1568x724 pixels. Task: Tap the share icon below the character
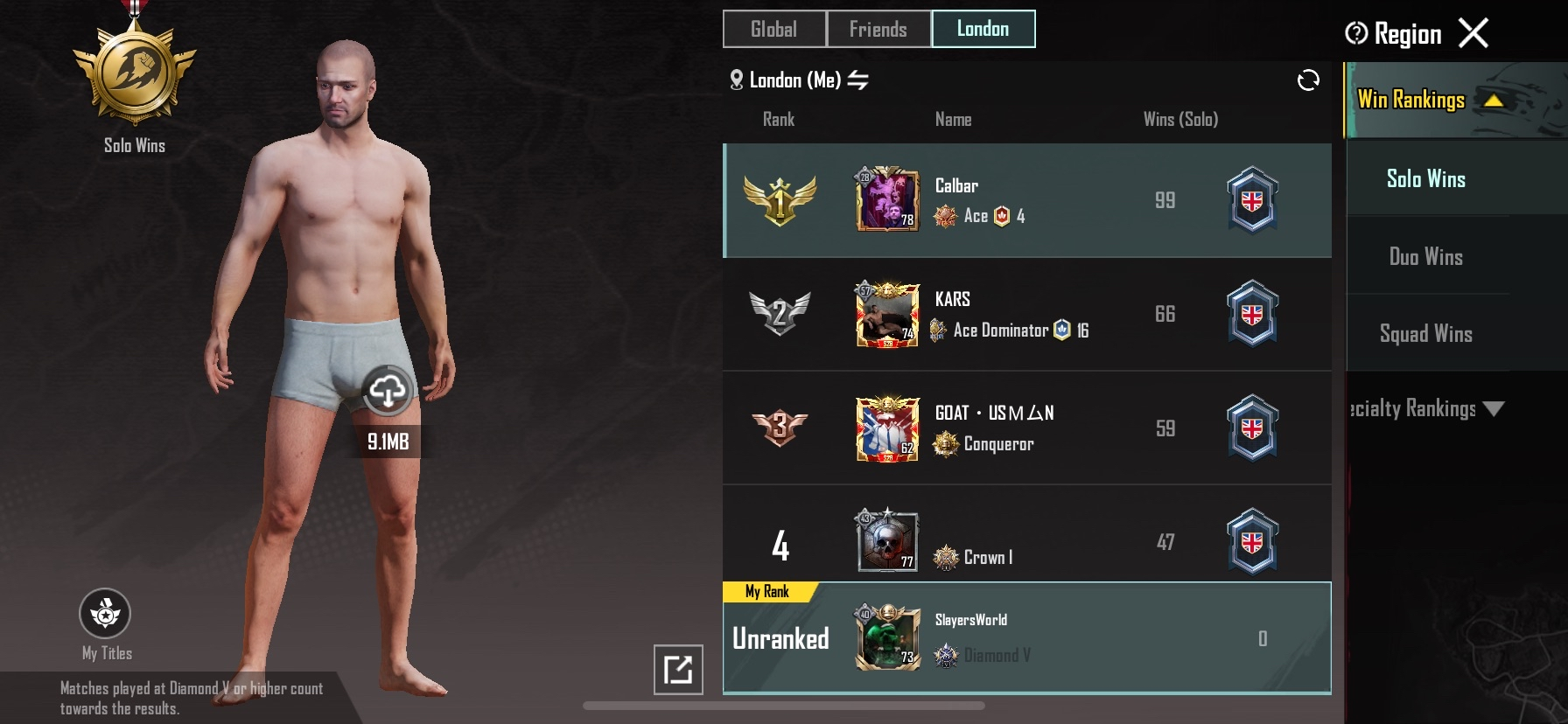click(x=678, y=670)
